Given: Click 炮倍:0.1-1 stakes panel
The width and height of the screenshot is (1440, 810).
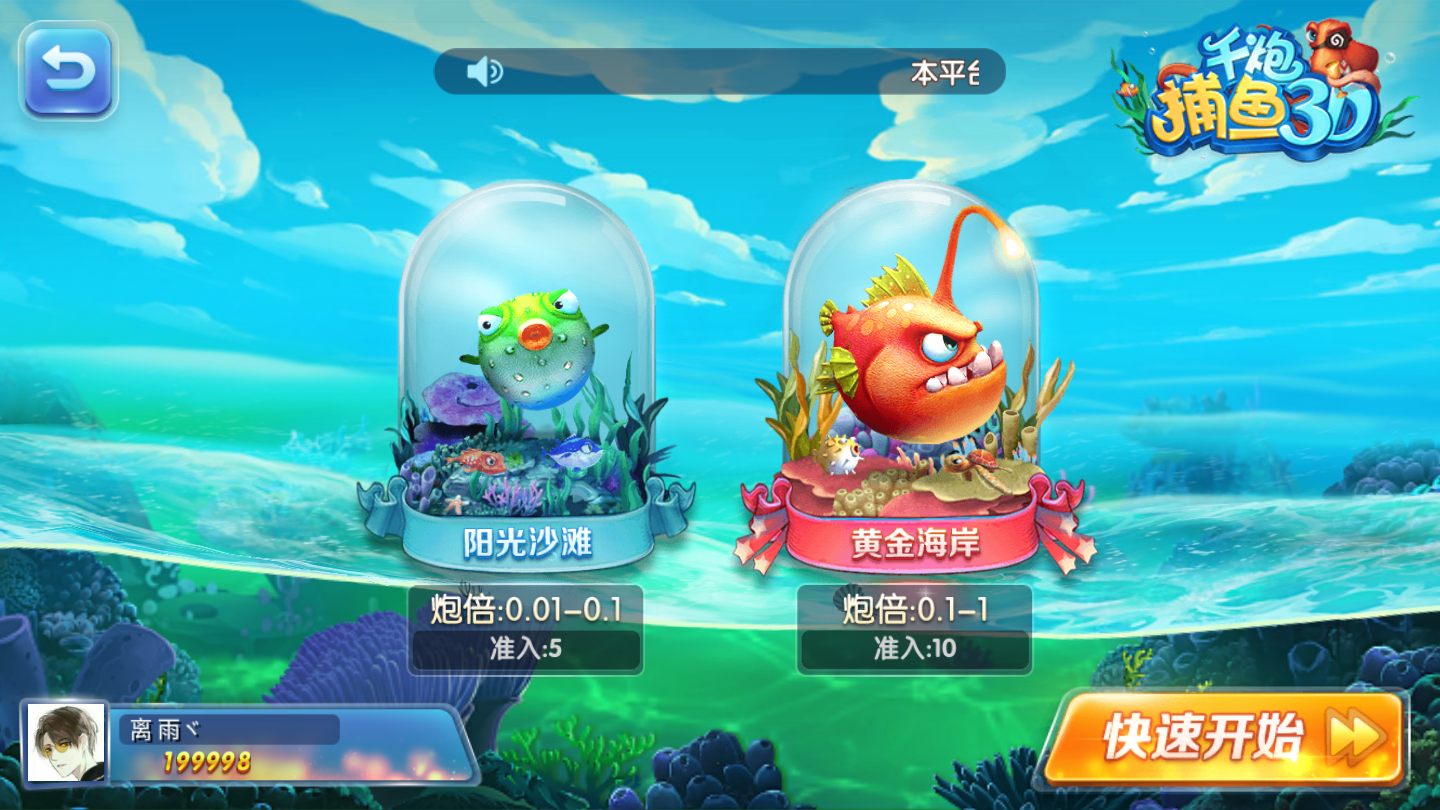Looking at the screenshot, I should click(913, 608).
